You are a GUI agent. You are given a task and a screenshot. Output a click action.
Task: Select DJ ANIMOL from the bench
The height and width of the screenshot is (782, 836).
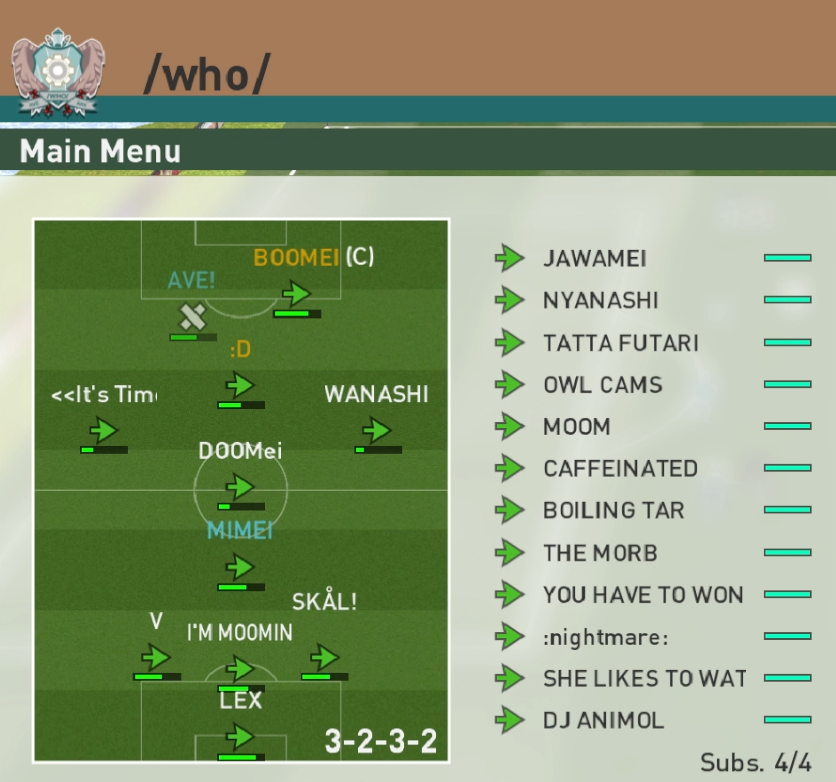pos(603,721)
